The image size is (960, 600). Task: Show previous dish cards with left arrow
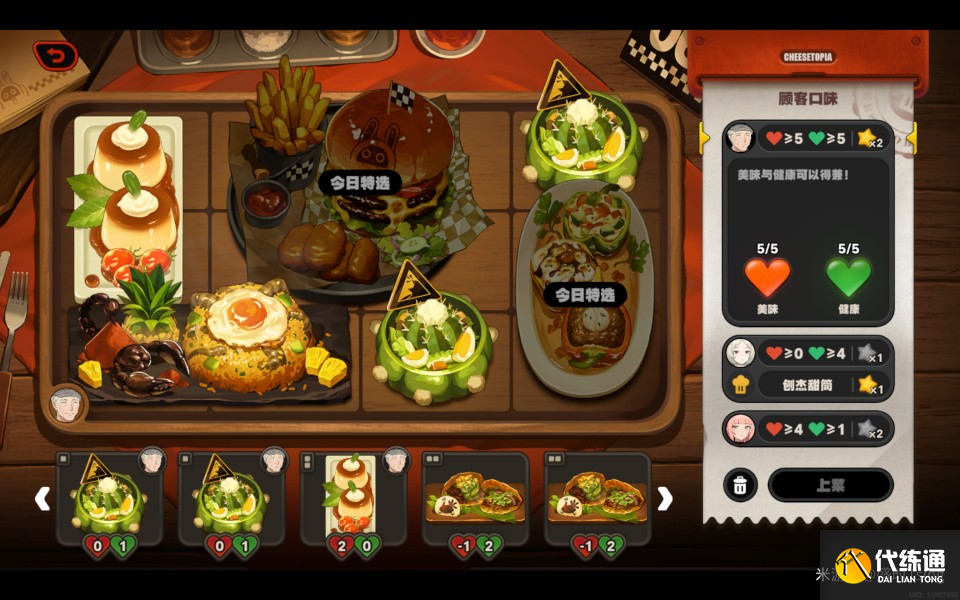pos(42,498)
